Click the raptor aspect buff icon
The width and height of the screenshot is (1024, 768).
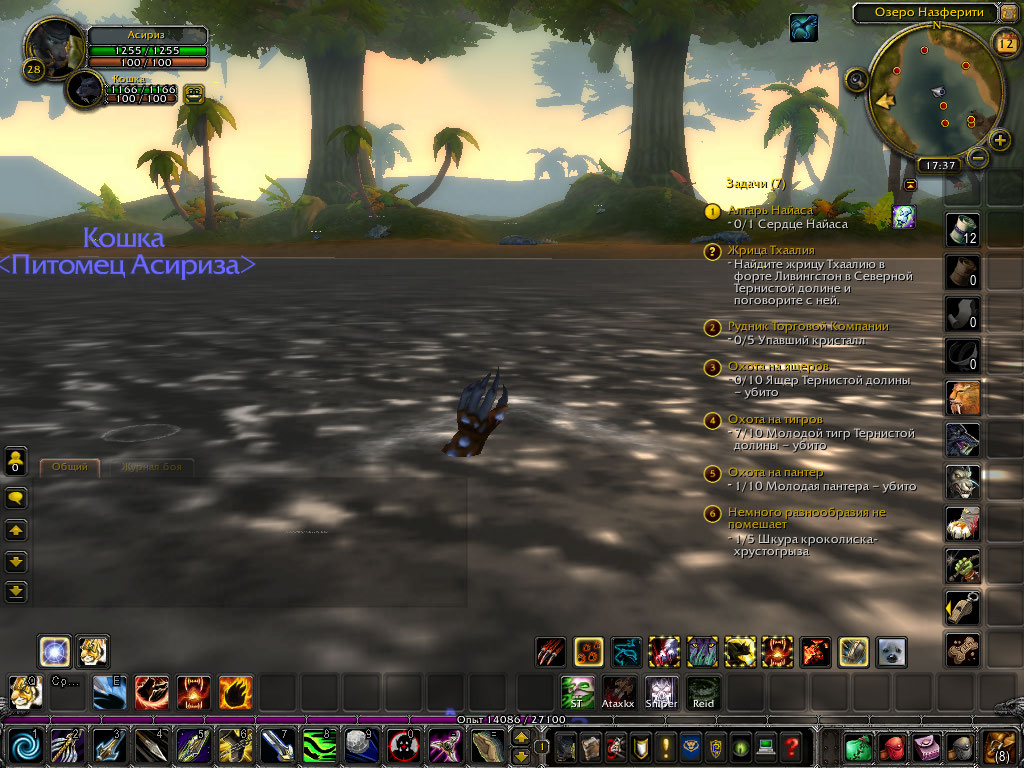(x=804, y=27)
